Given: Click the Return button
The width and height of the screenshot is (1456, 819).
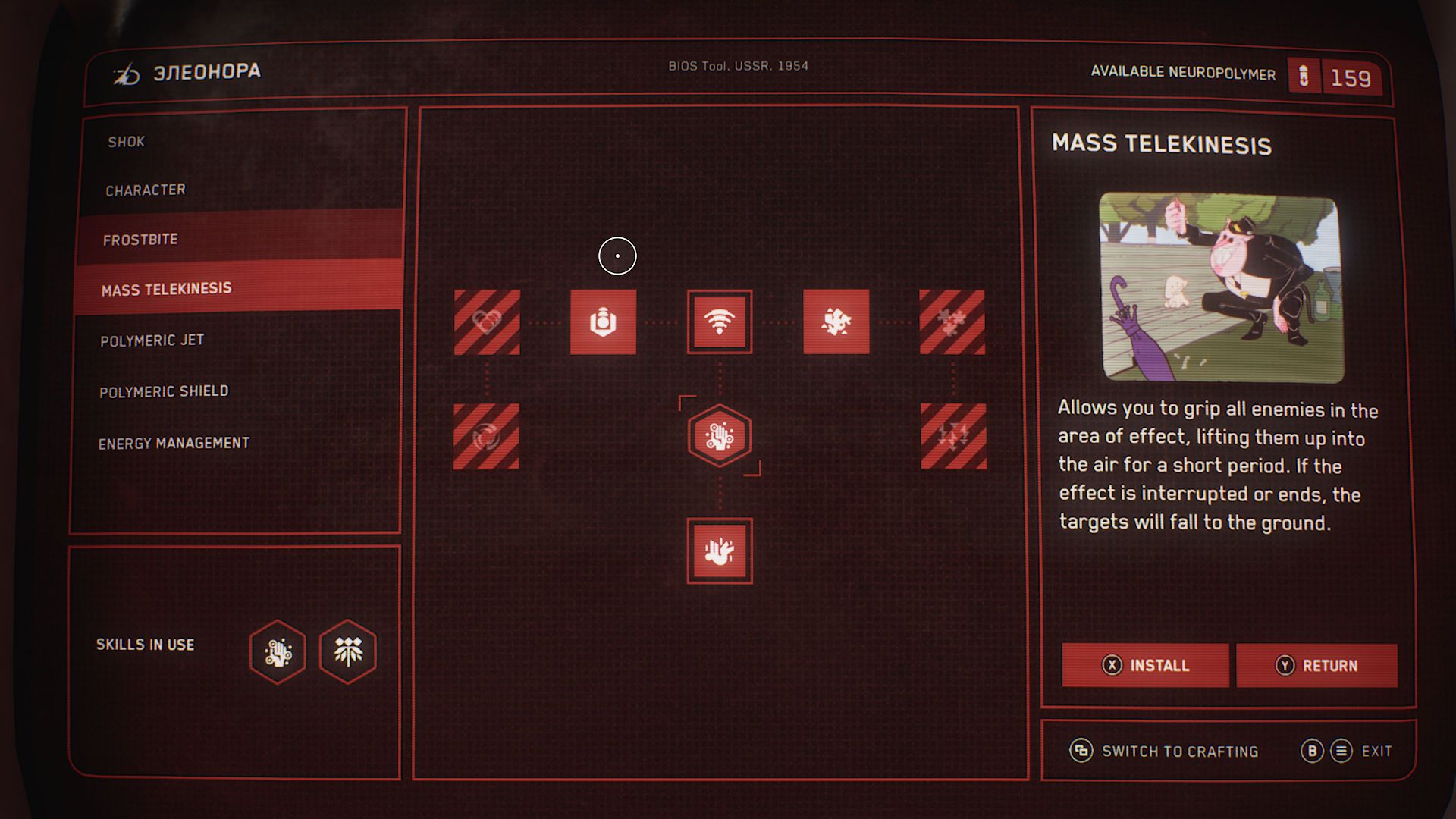Looking at the screenshot, I should (x=1316, y=665).
